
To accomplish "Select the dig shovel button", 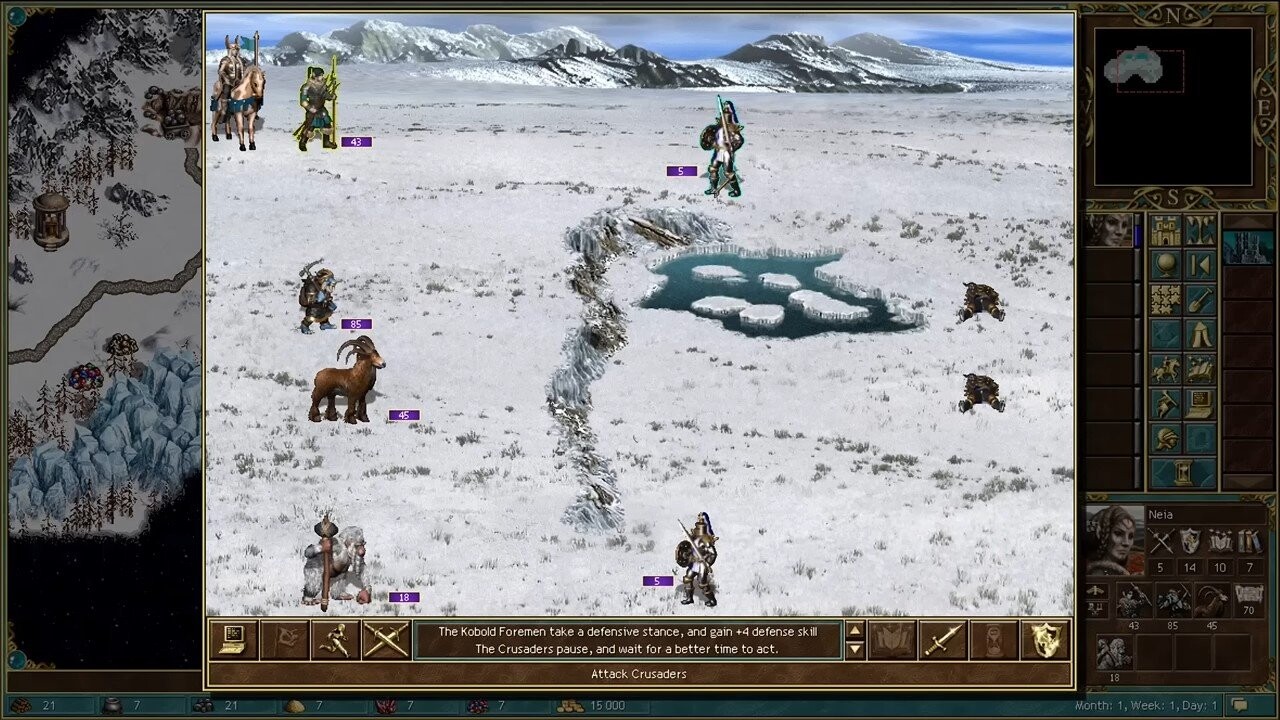I will 1200,299.
